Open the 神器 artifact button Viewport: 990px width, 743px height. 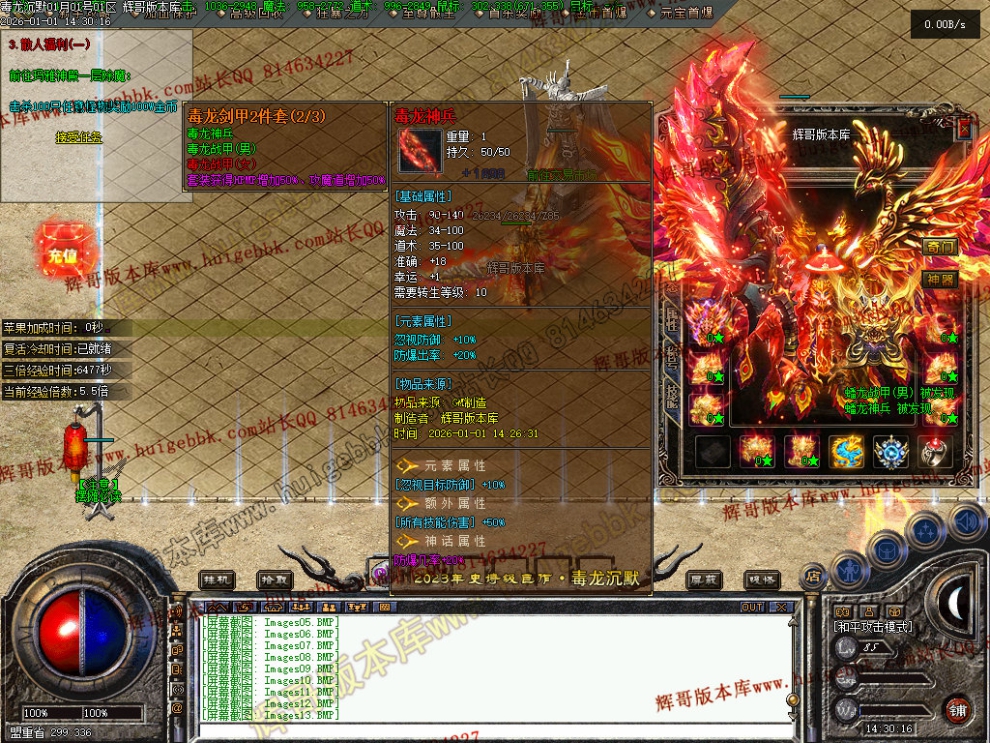pos(940,279)
